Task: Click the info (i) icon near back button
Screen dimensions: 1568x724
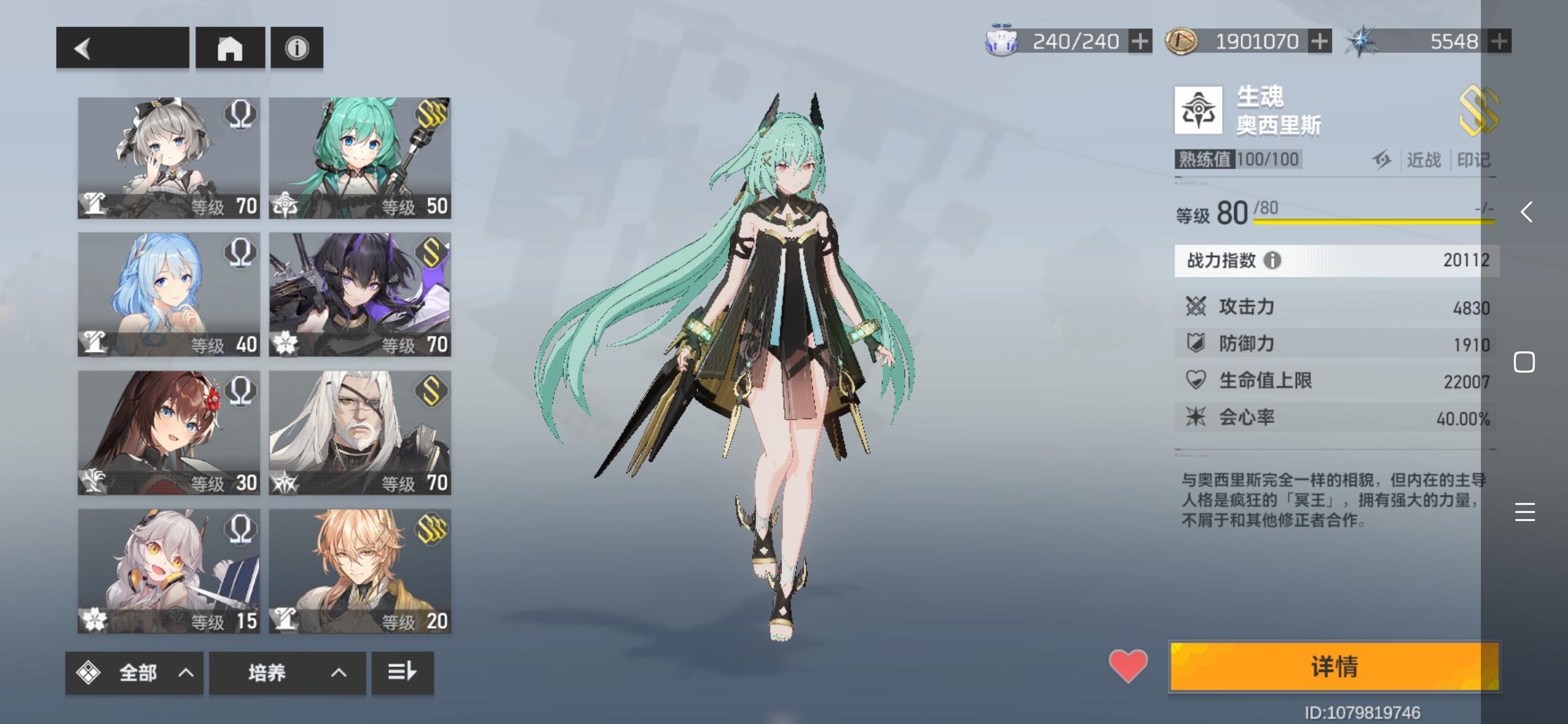Action: point(296,48)
